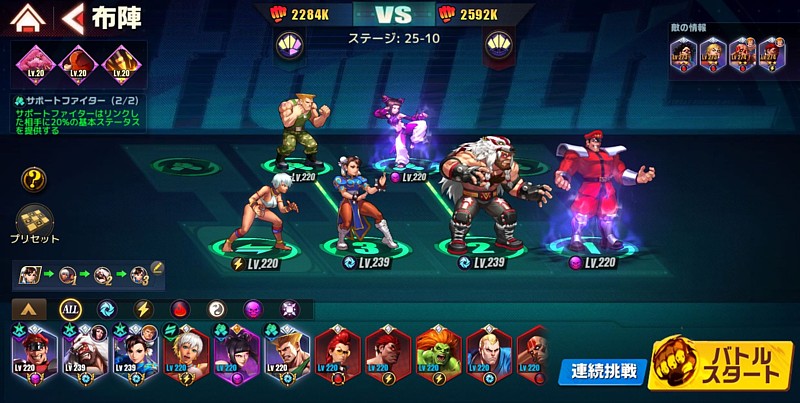Filter roster by red flame element
The height and width of the screenshot is (403, 800).
[x=180, y=309]
